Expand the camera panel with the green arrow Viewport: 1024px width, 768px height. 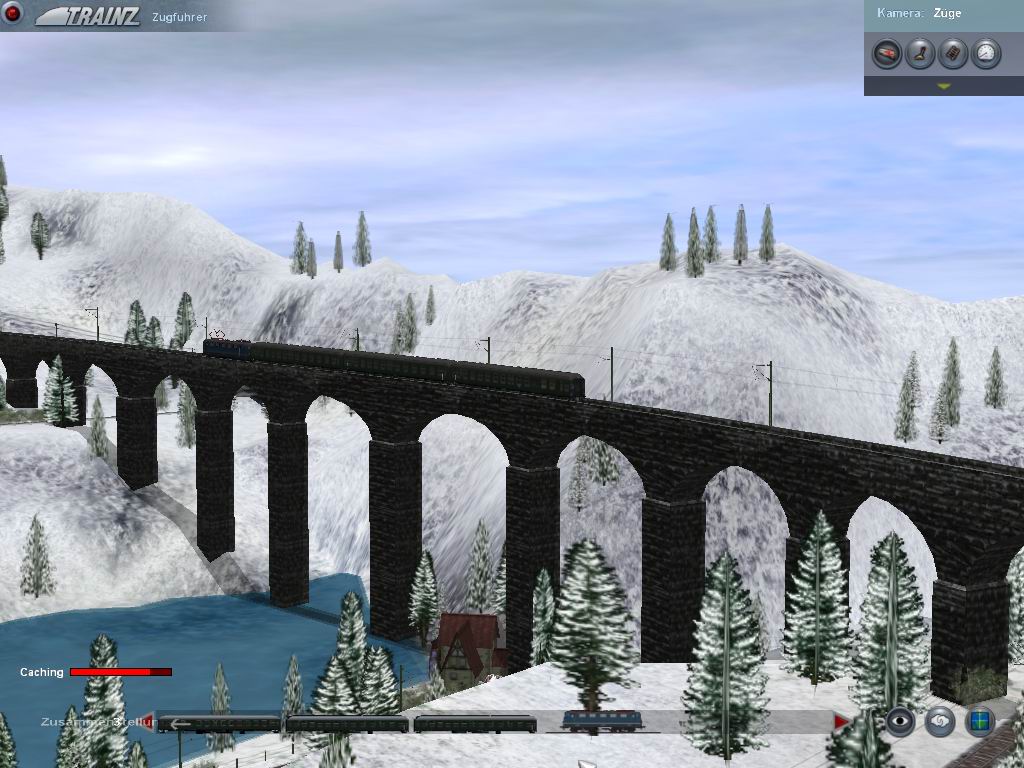tap(943, 87)
